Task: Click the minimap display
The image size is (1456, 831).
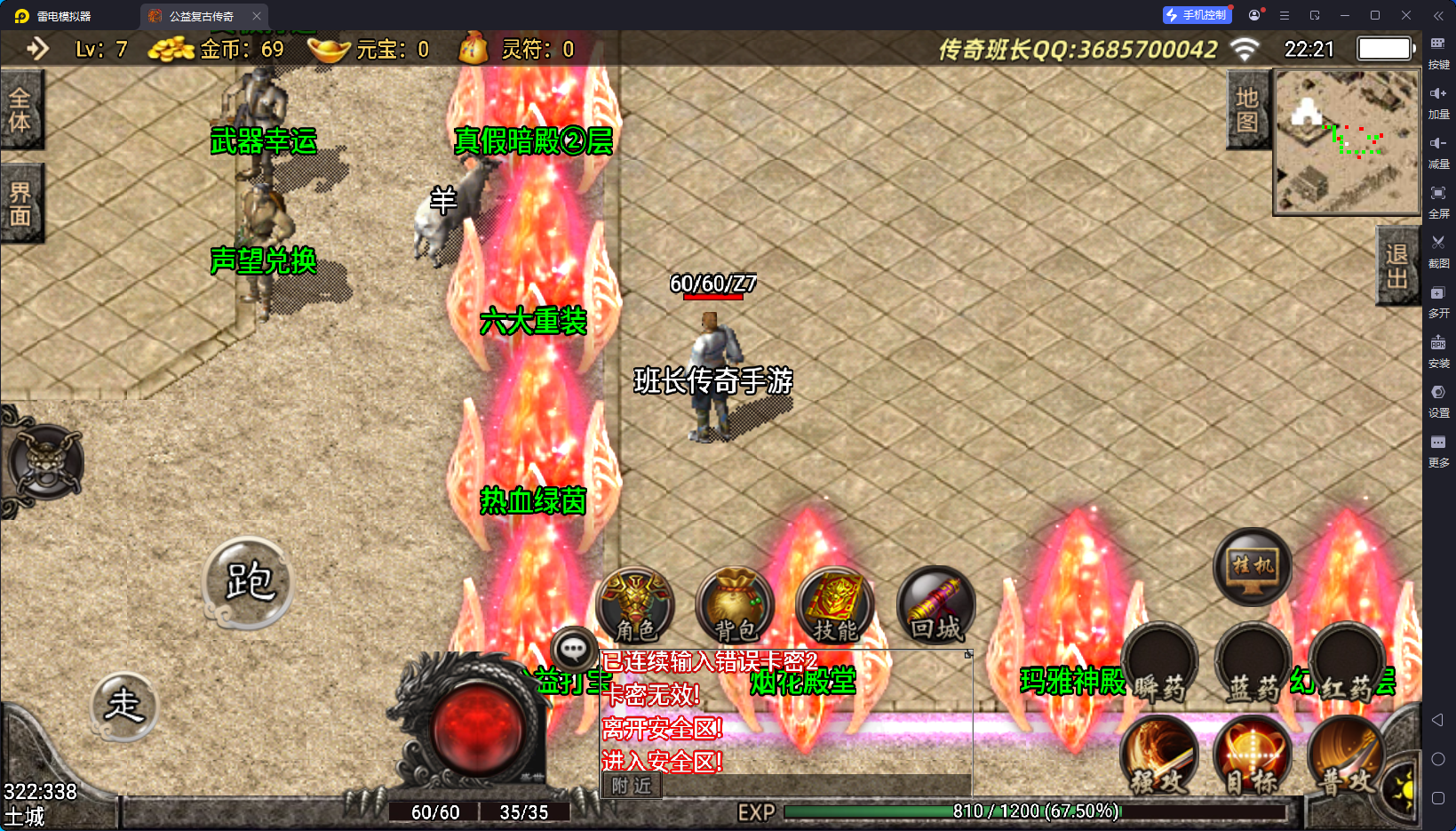Action: coord(1348,142)
